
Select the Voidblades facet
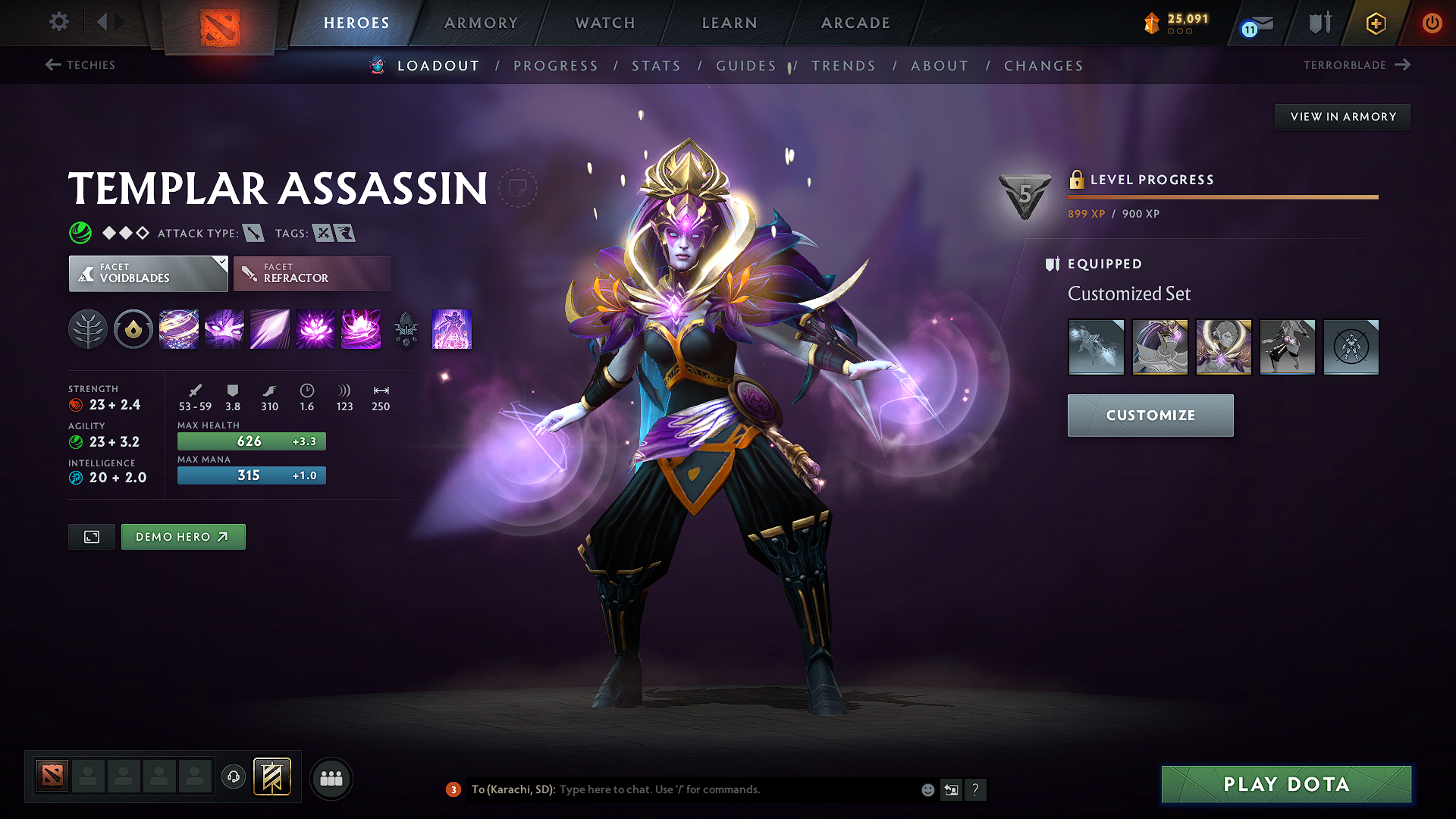point(148,273)
